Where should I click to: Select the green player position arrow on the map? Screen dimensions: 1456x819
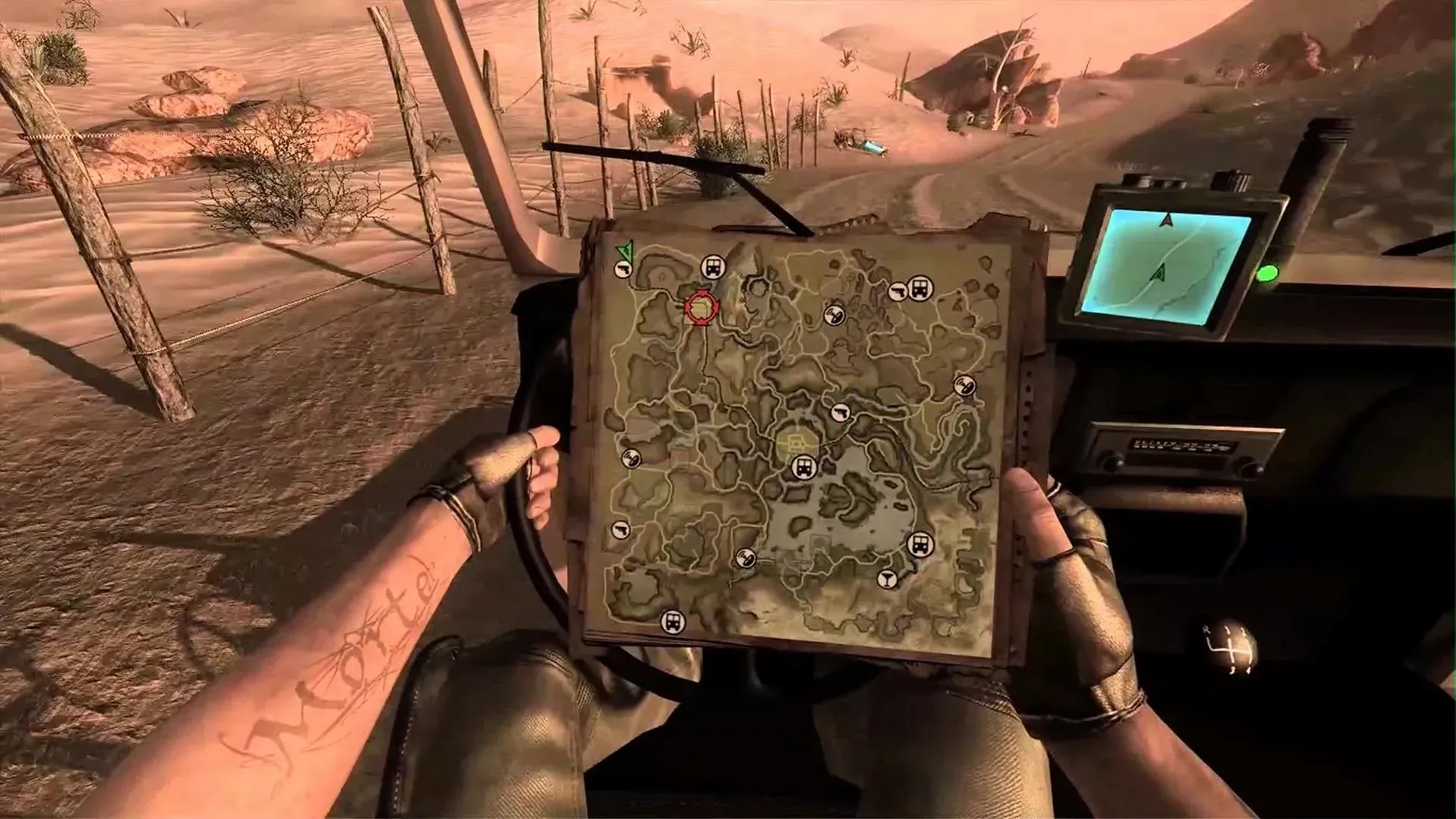point(623,250)
